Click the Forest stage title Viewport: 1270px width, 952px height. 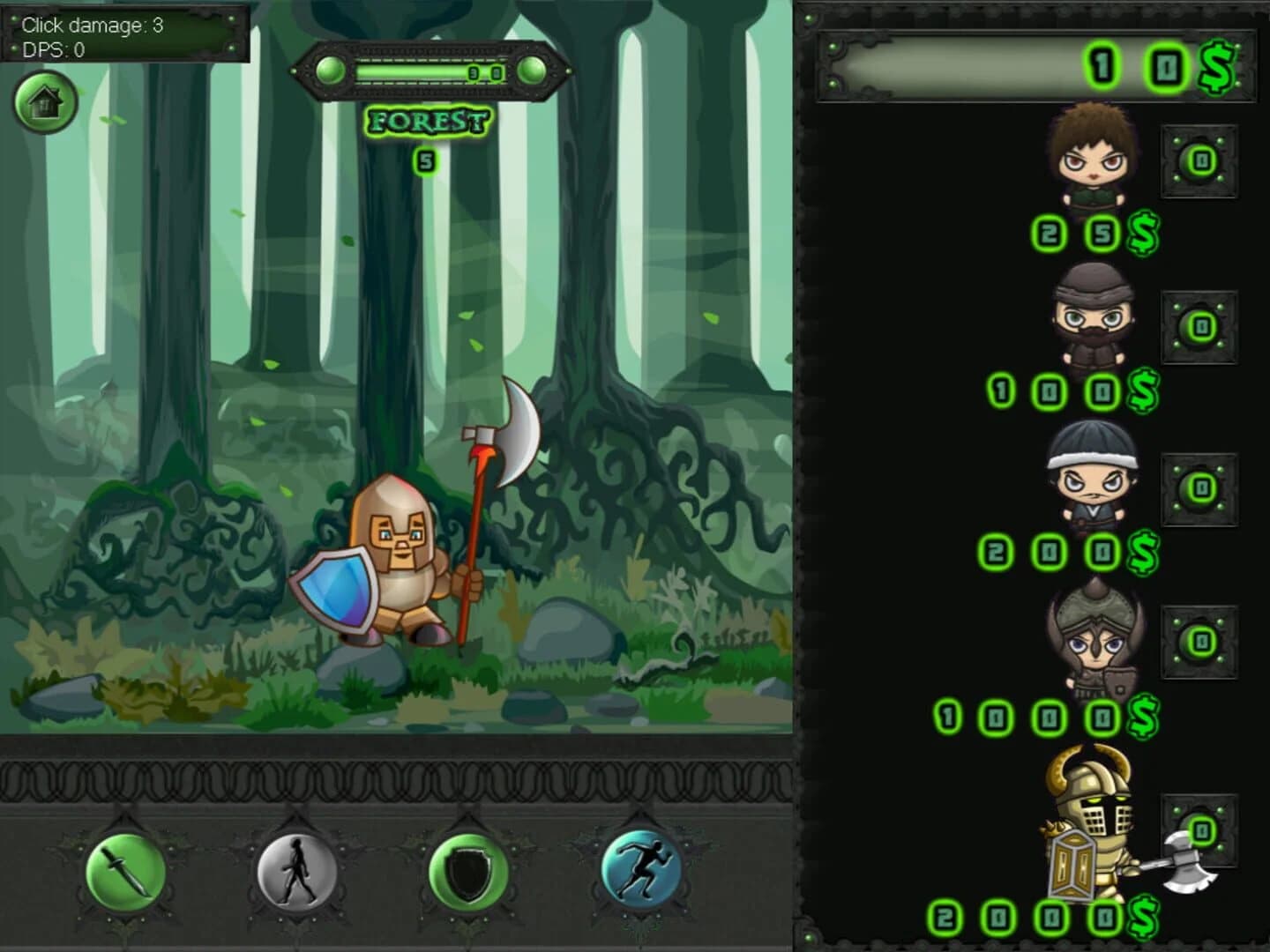coord(427,120)
